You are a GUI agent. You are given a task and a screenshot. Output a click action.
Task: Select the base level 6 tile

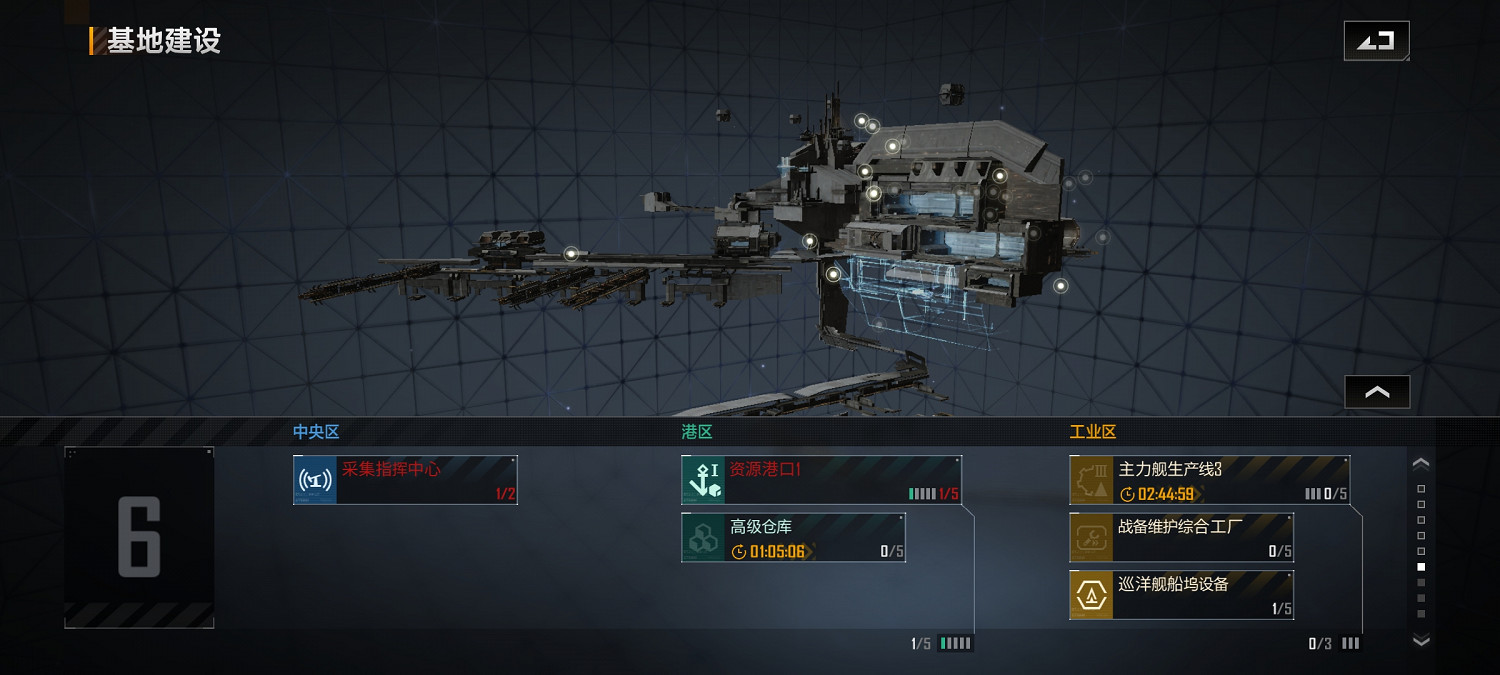(x=139, y=537)
